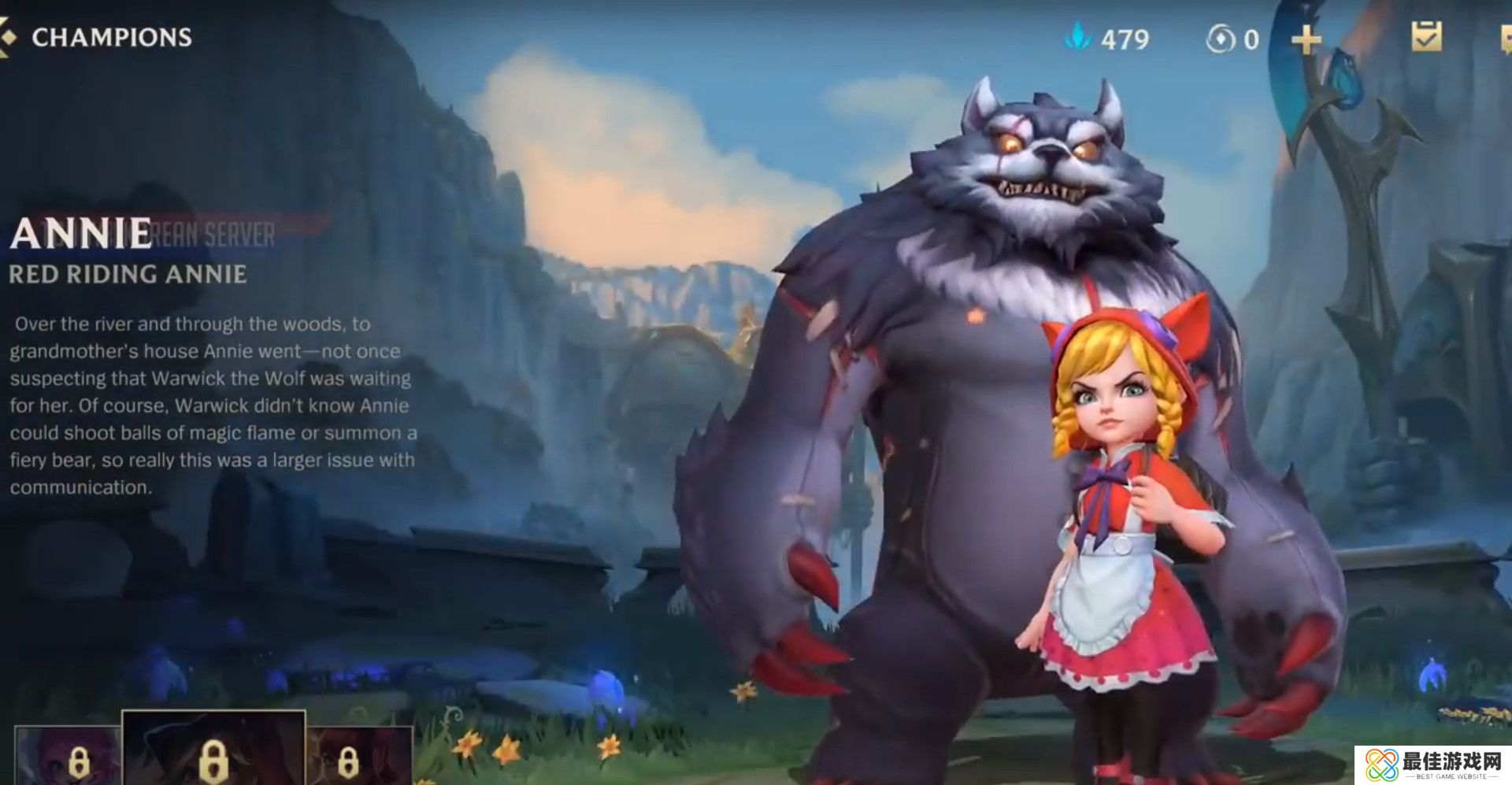Open the gold clipboard missions icon
The height and width of the screenshot is (785, 1512).
pos(1426,37)
